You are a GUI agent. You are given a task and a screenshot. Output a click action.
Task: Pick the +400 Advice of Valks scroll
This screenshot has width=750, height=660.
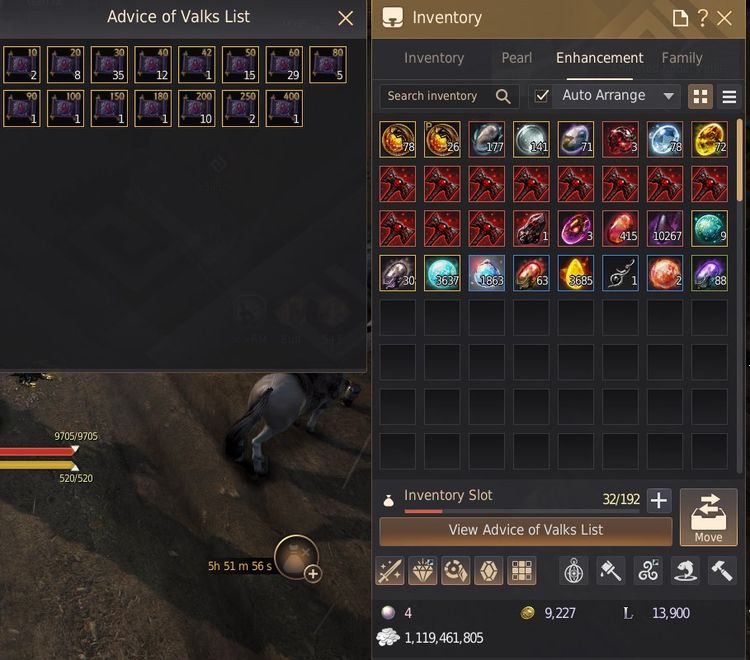point(285,108)
